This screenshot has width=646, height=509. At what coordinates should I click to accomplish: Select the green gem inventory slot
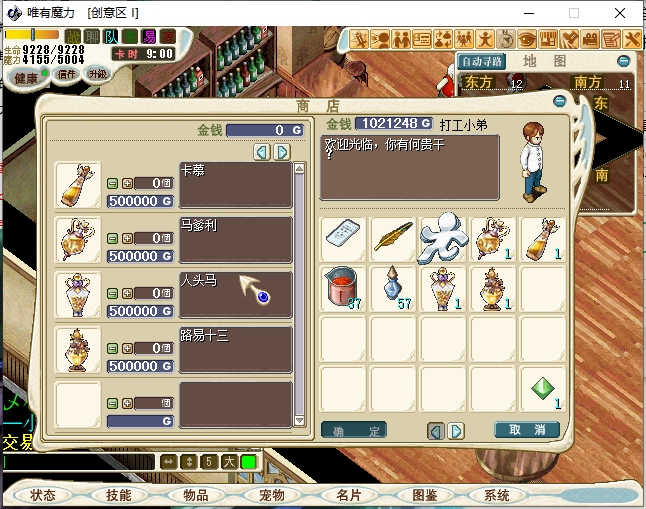(543, 389)
